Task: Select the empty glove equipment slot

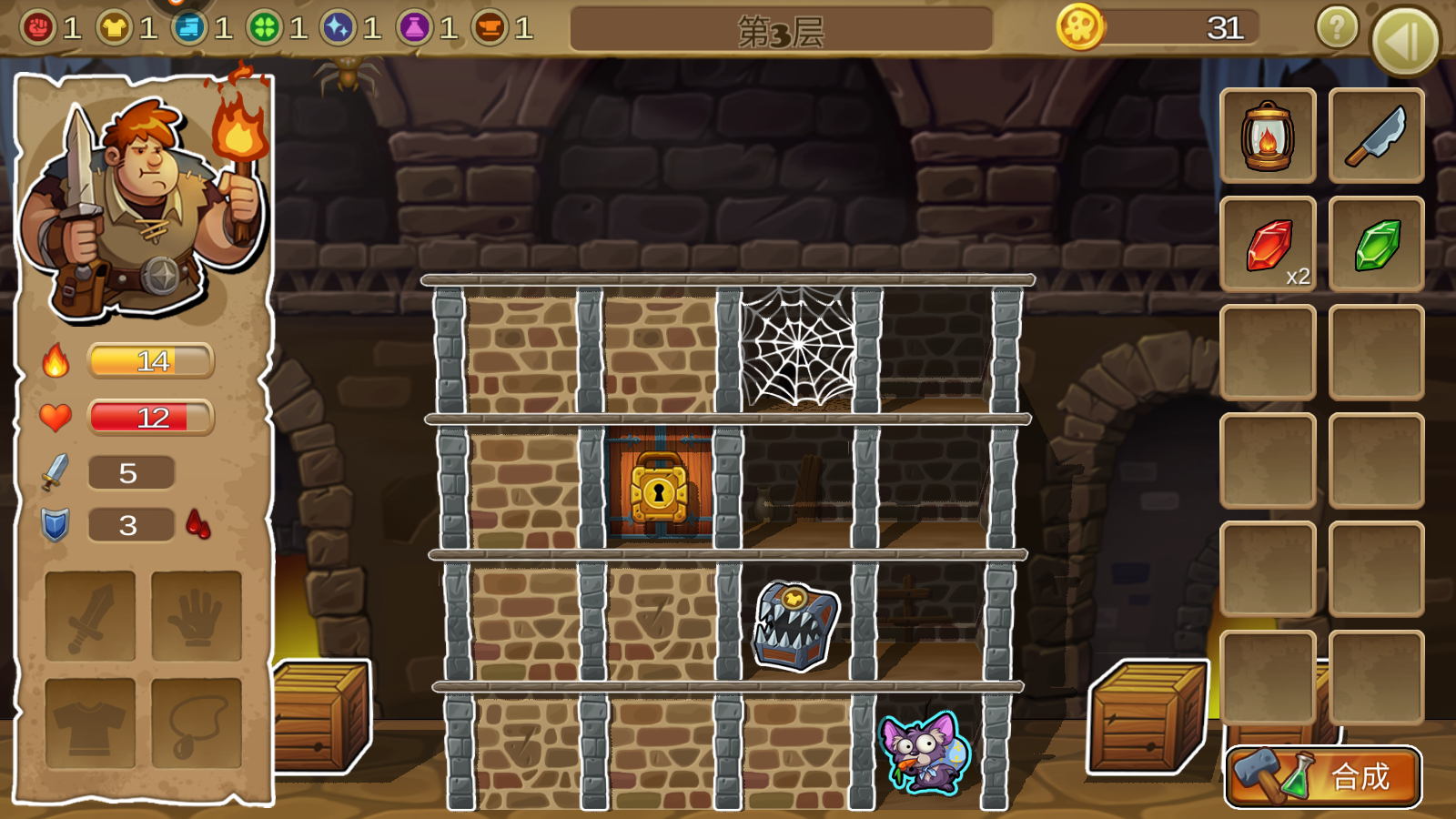Action: click(x=197, y=616)
